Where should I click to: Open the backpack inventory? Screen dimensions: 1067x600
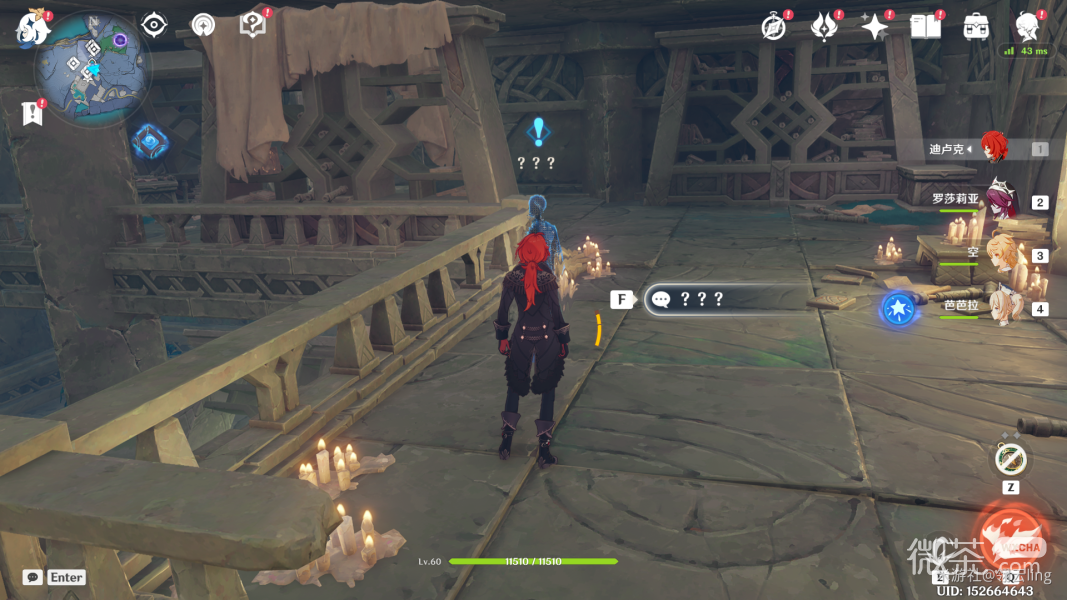[976, 27]
